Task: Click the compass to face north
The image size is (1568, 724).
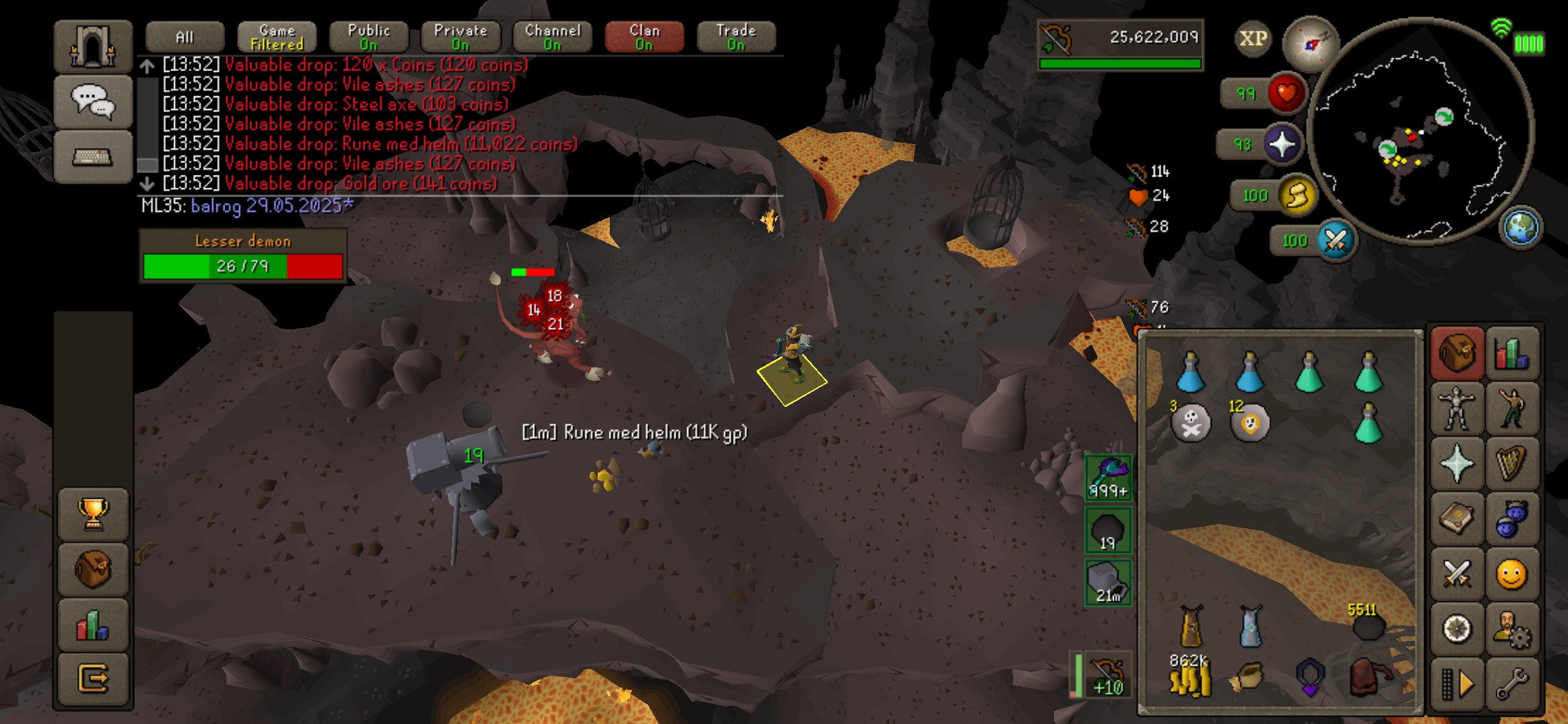Action: [1310, 44]
